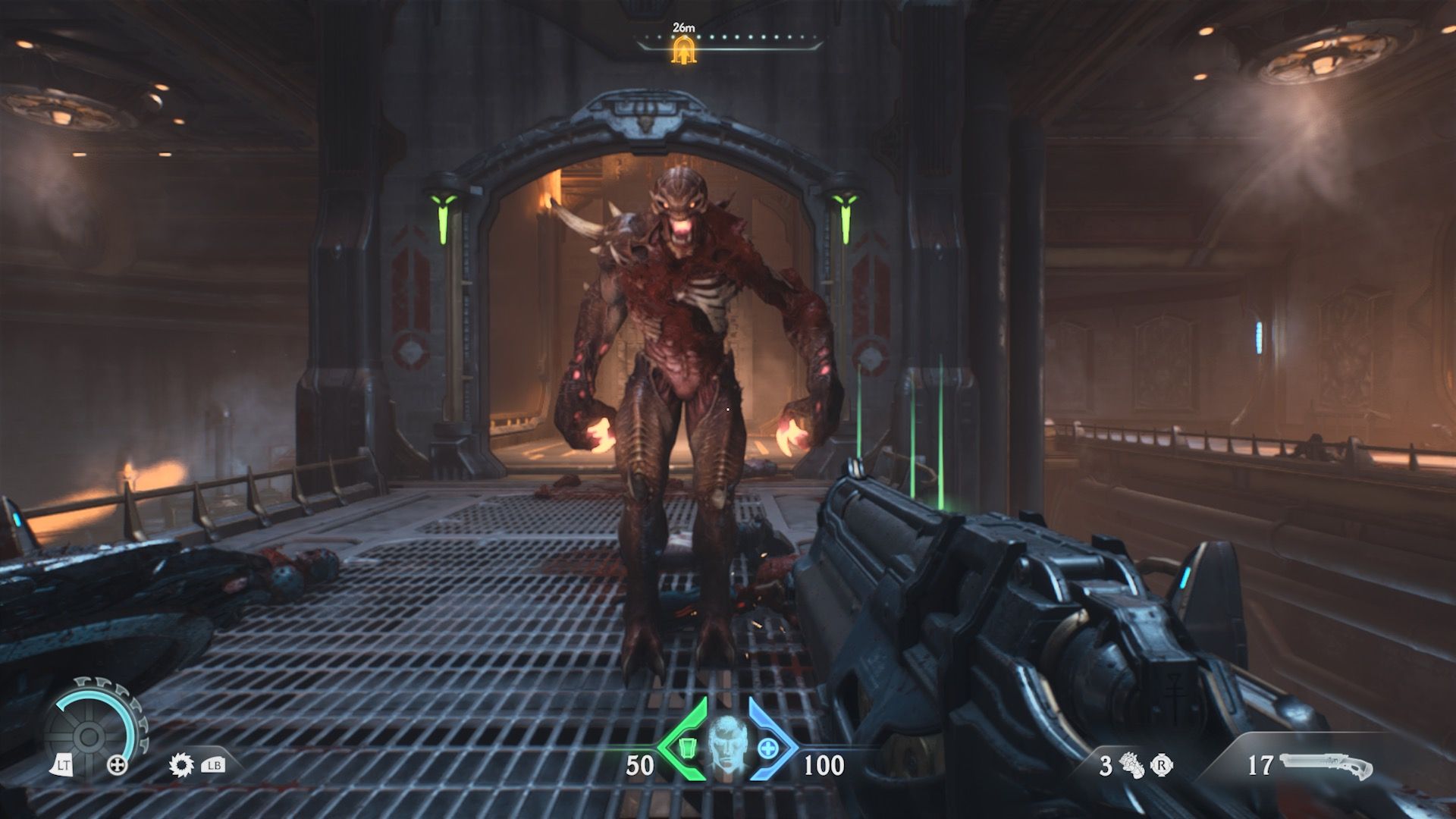
Task: Click the frag grenade icon beside 3
Action: [1131, 765]
